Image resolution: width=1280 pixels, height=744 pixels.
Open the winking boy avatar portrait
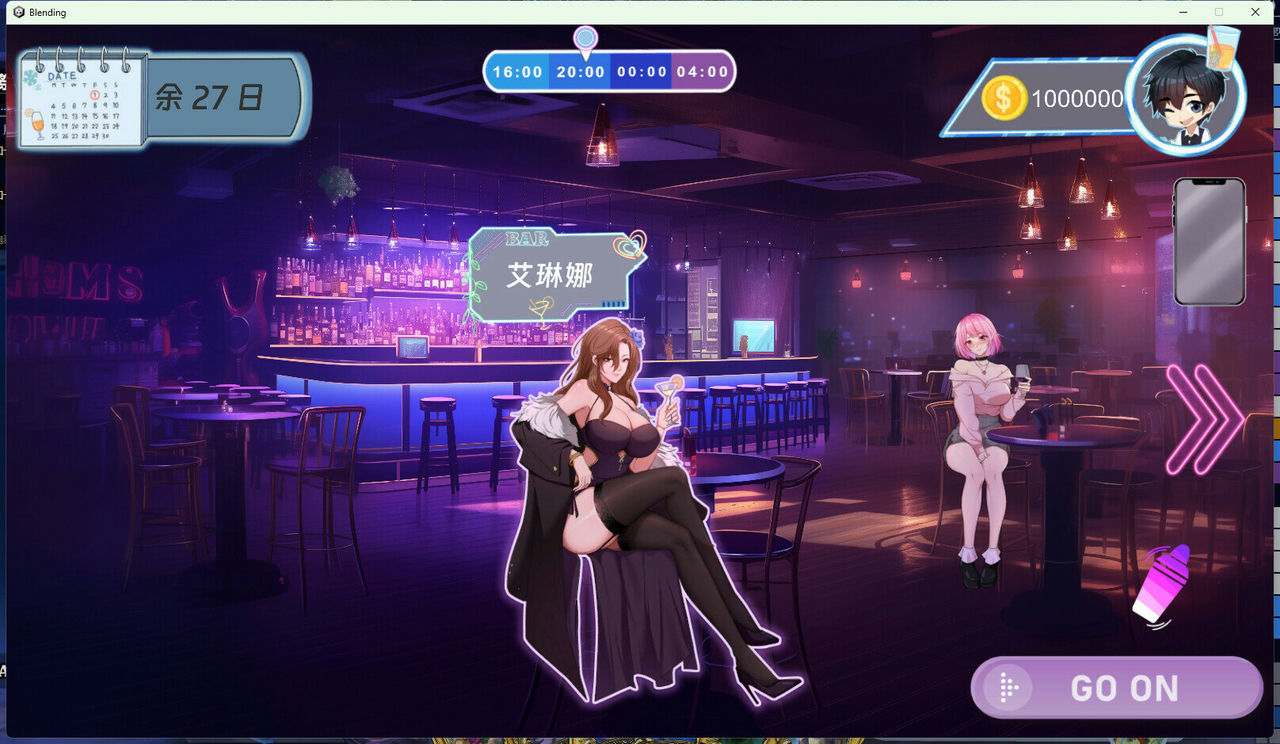pyautogui.click(x=1185, y=95)
